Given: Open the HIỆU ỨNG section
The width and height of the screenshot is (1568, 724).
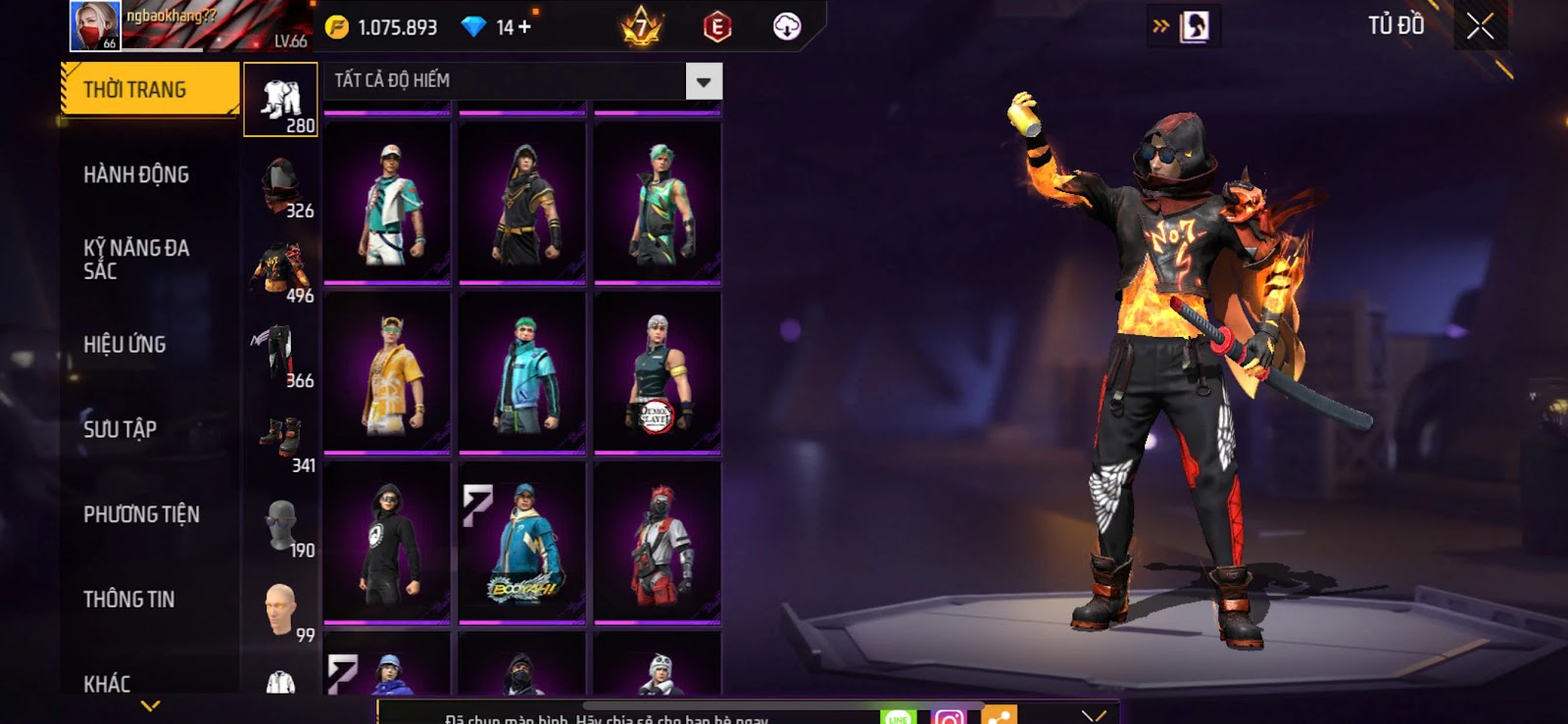Looking at the screenshot, I should coord(124,345).
